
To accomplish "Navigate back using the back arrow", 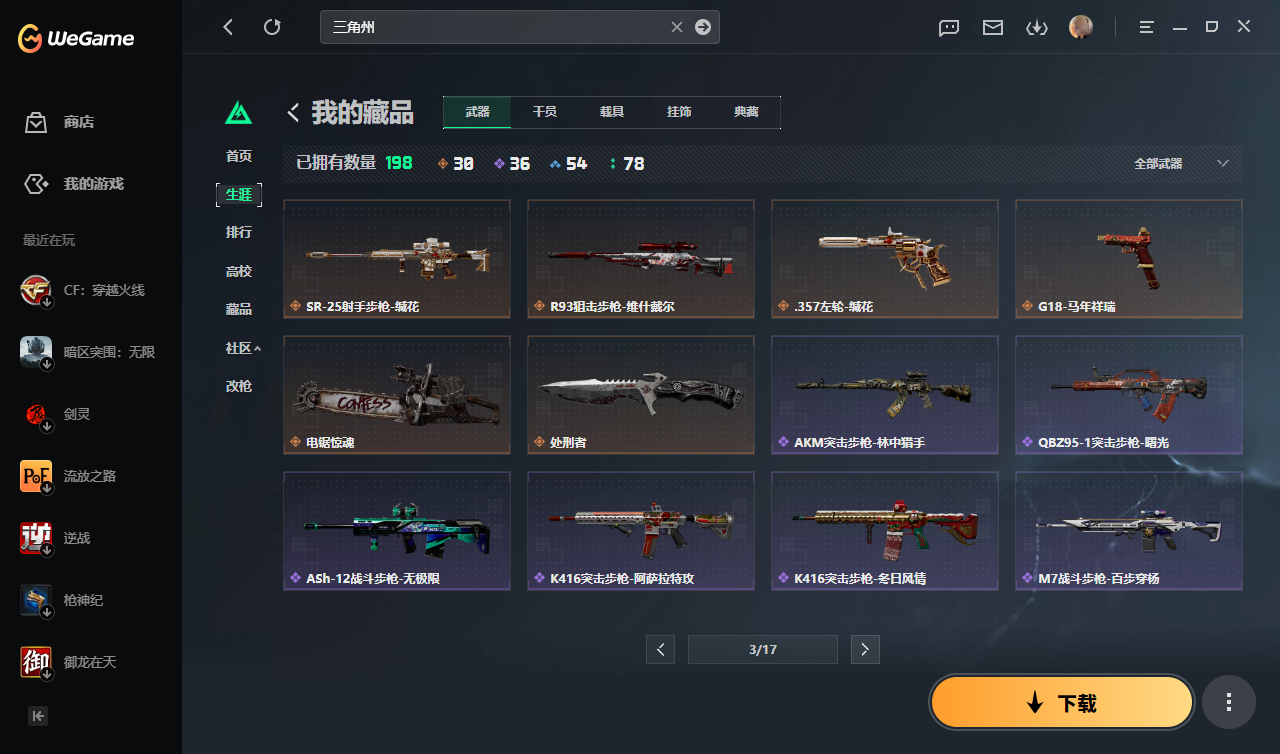I will click(228, 27).
